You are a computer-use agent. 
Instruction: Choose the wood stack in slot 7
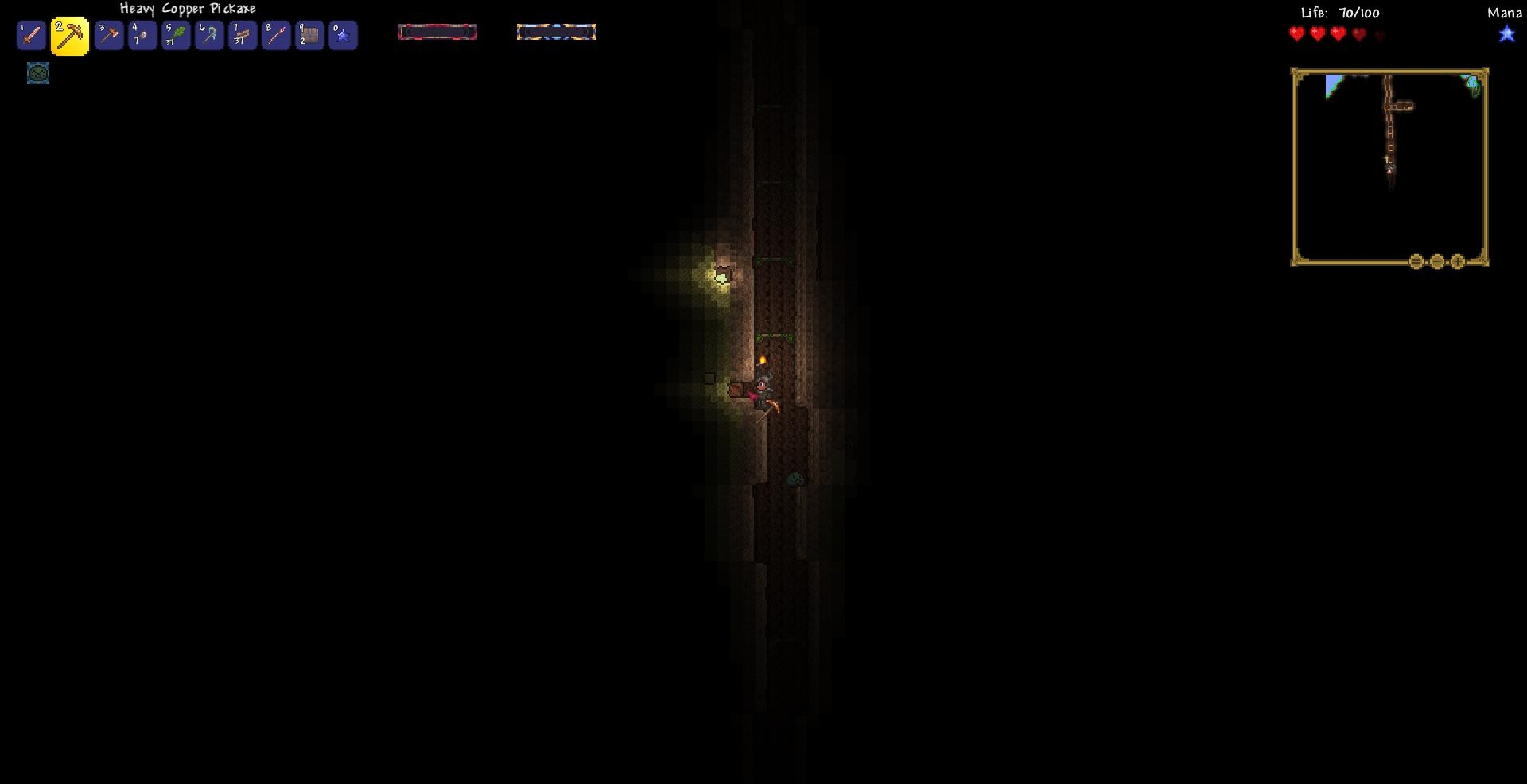[243, 36]
